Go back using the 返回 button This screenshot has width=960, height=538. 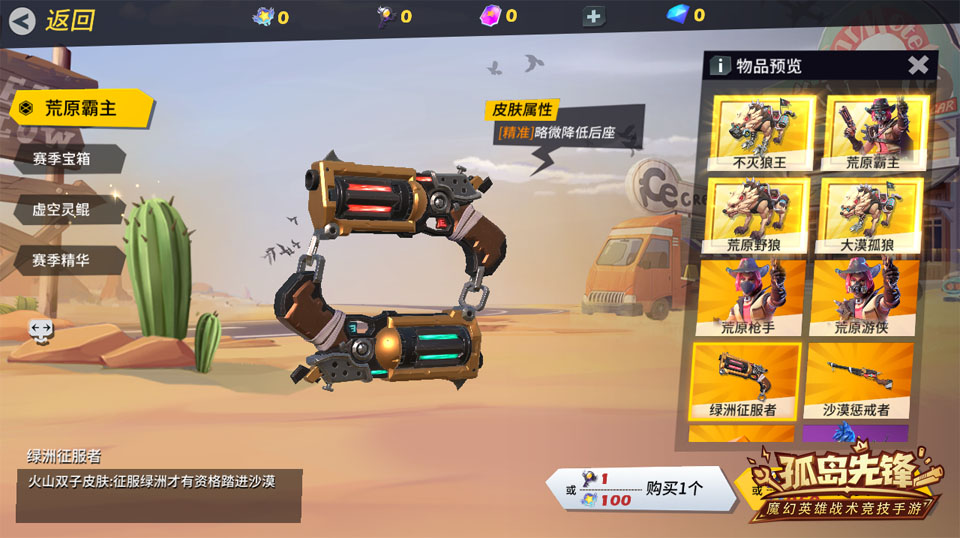coord(55,19)
